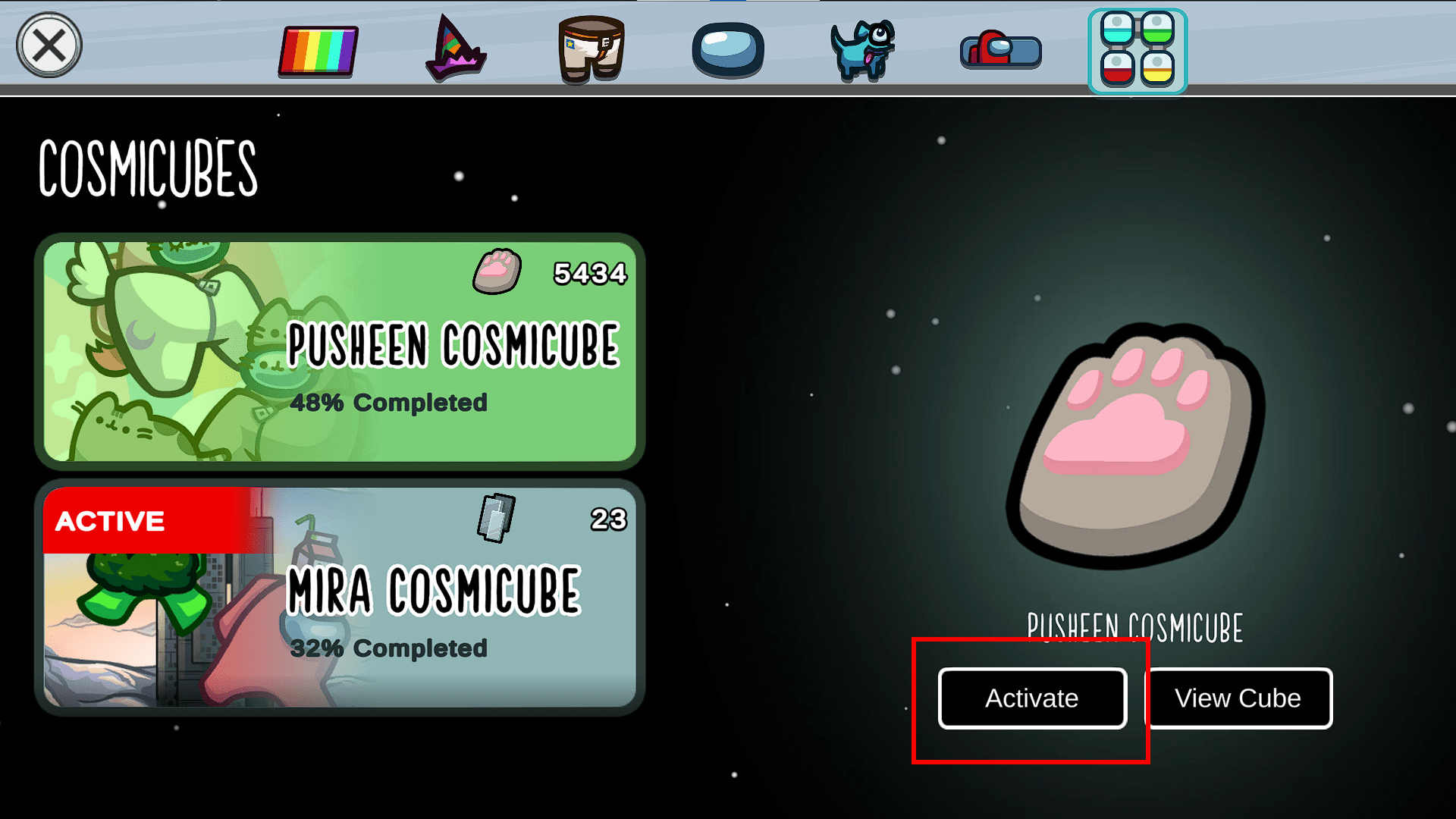Select the witch hat customization icon

tap(455, 51)
